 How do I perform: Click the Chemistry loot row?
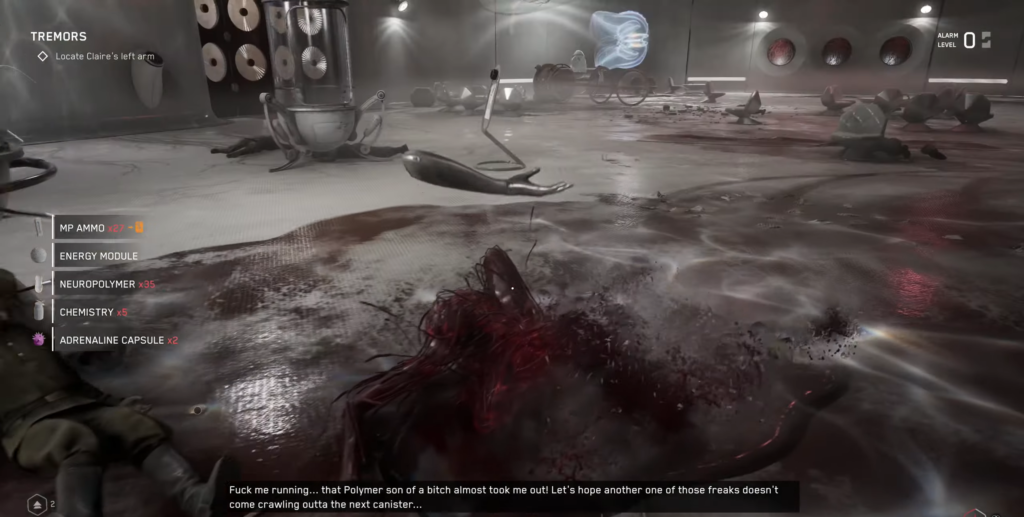click(x=92, y=312)
